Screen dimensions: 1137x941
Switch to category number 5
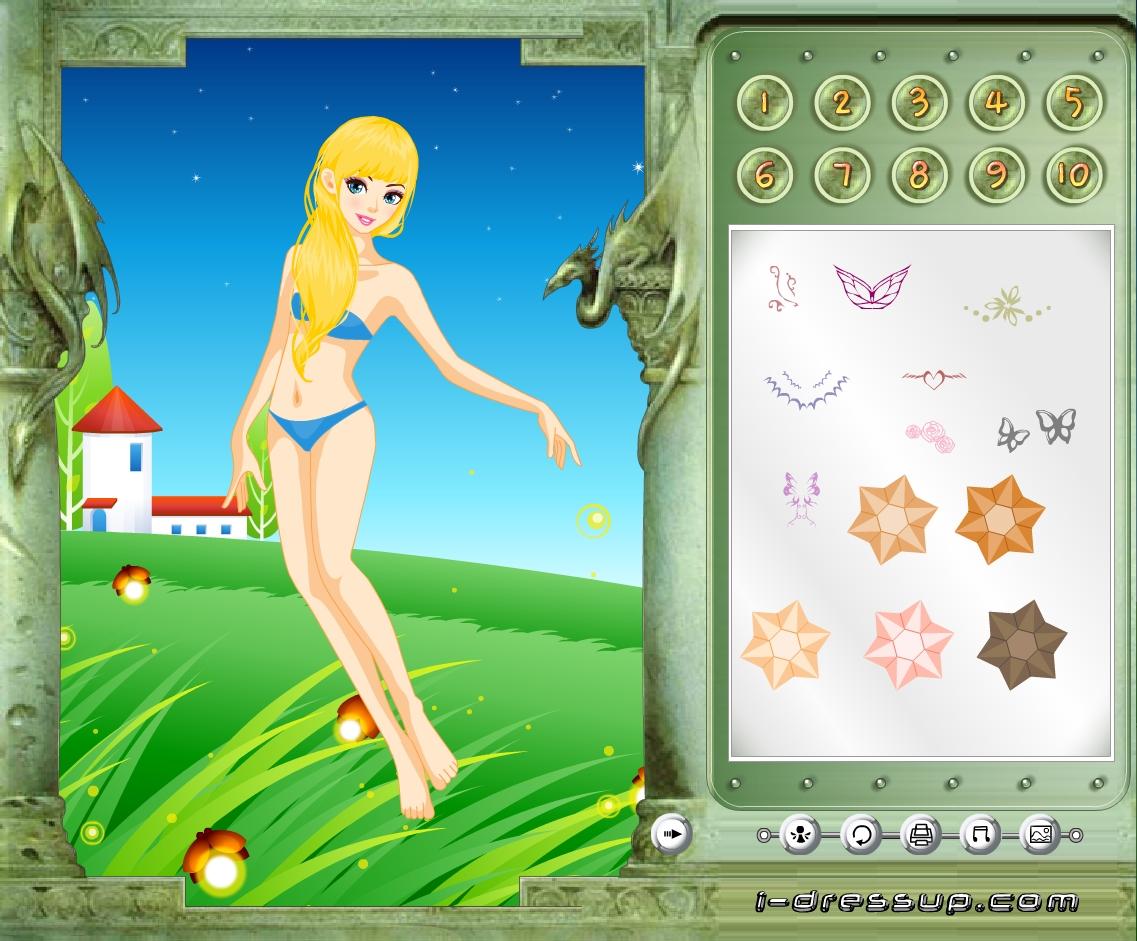click(1073, 102)
